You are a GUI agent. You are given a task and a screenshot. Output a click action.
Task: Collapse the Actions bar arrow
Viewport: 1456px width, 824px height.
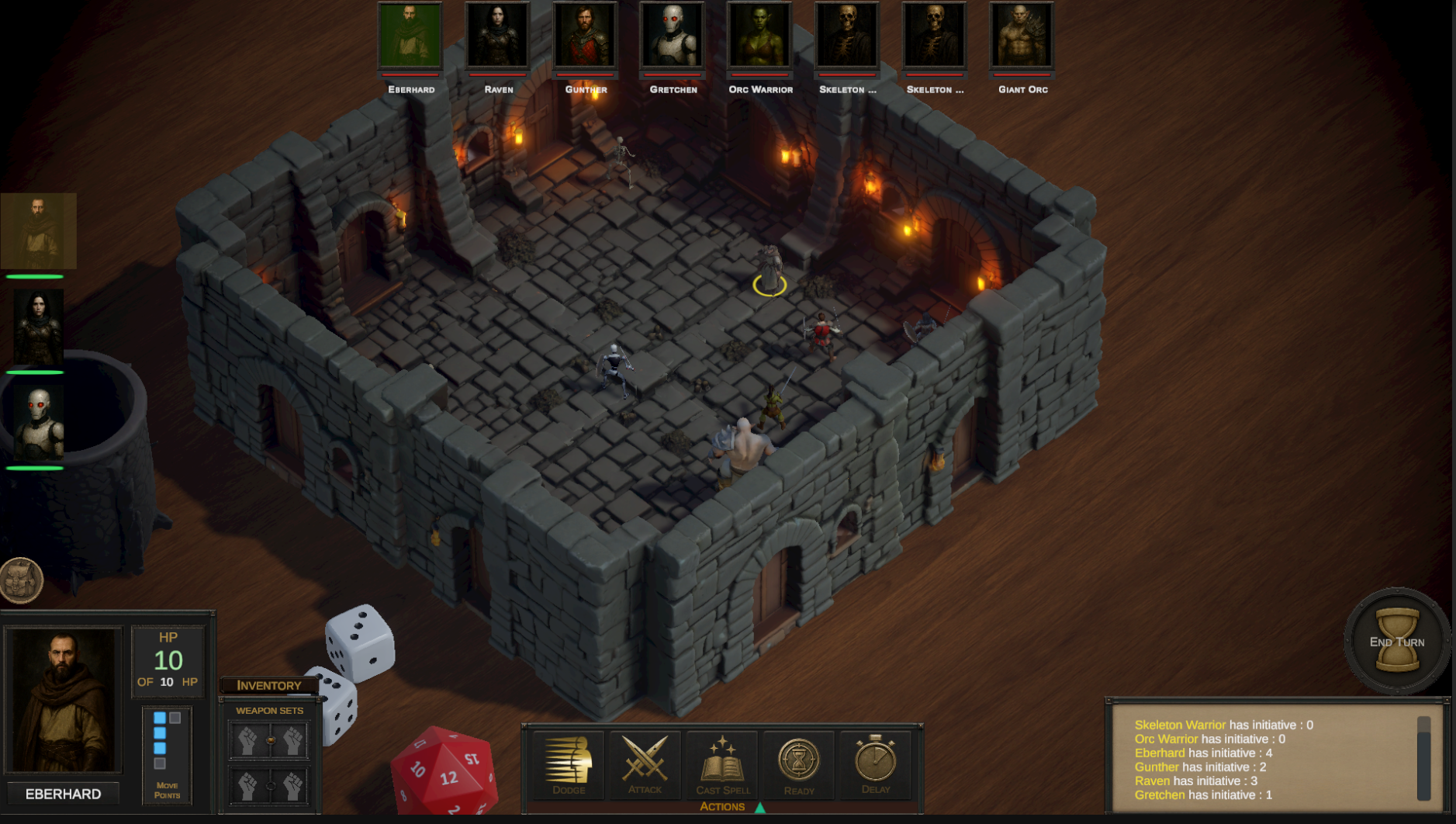760,807
